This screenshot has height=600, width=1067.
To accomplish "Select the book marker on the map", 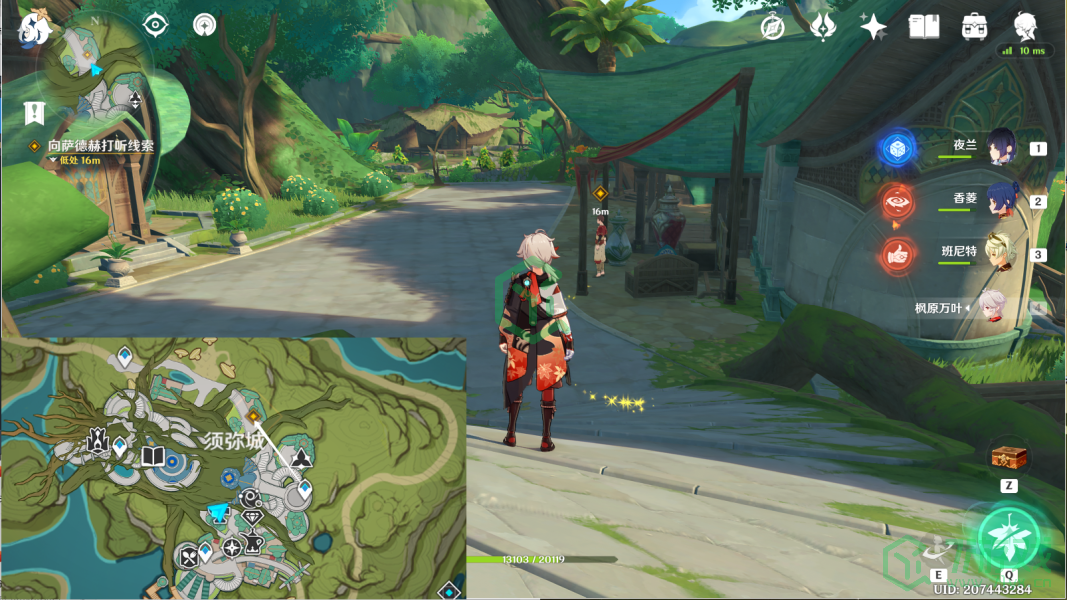I will (153, 457).
